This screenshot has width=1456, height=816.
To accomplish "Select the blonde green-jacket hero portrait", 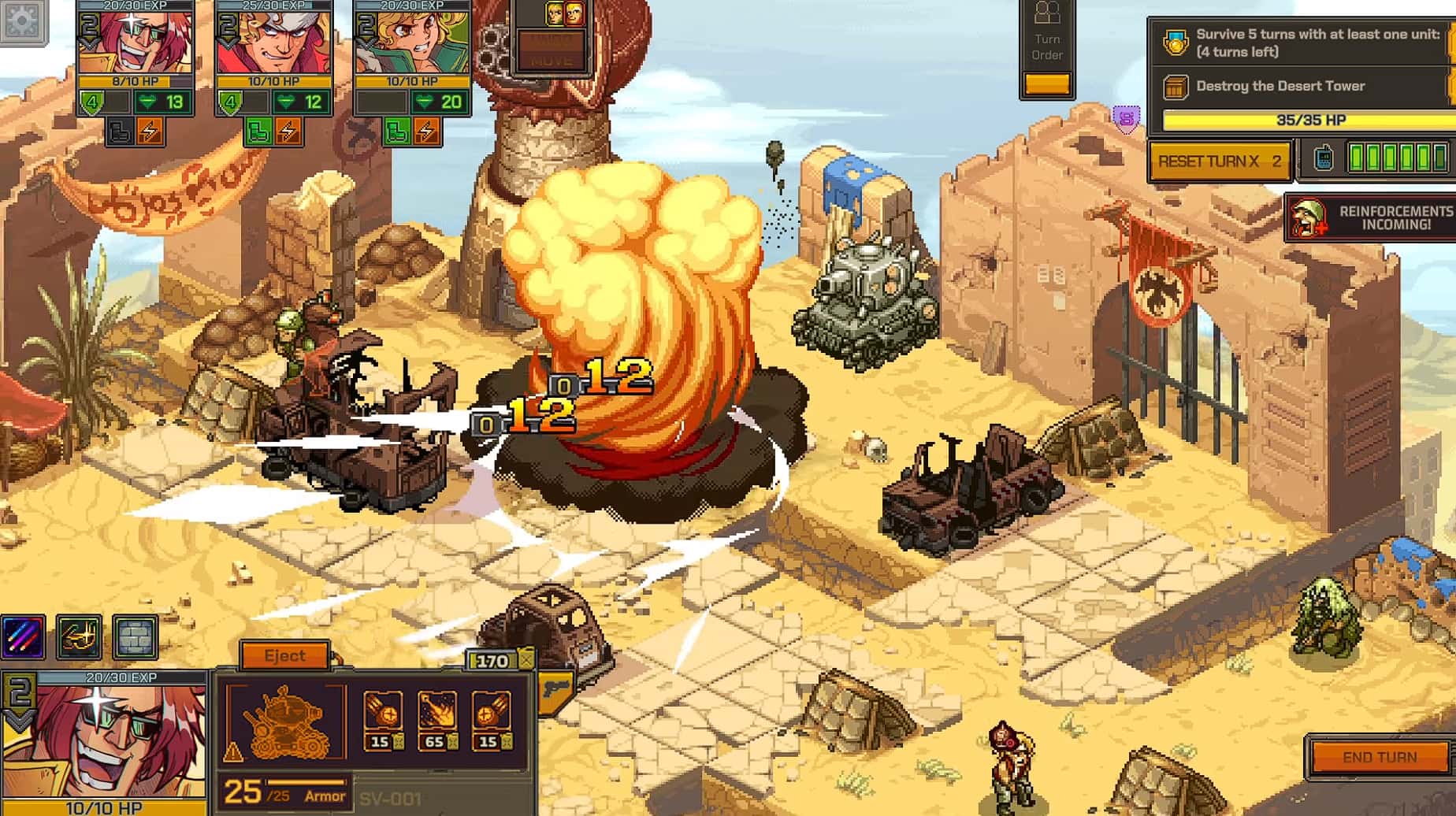I will [x=412, y=43].
